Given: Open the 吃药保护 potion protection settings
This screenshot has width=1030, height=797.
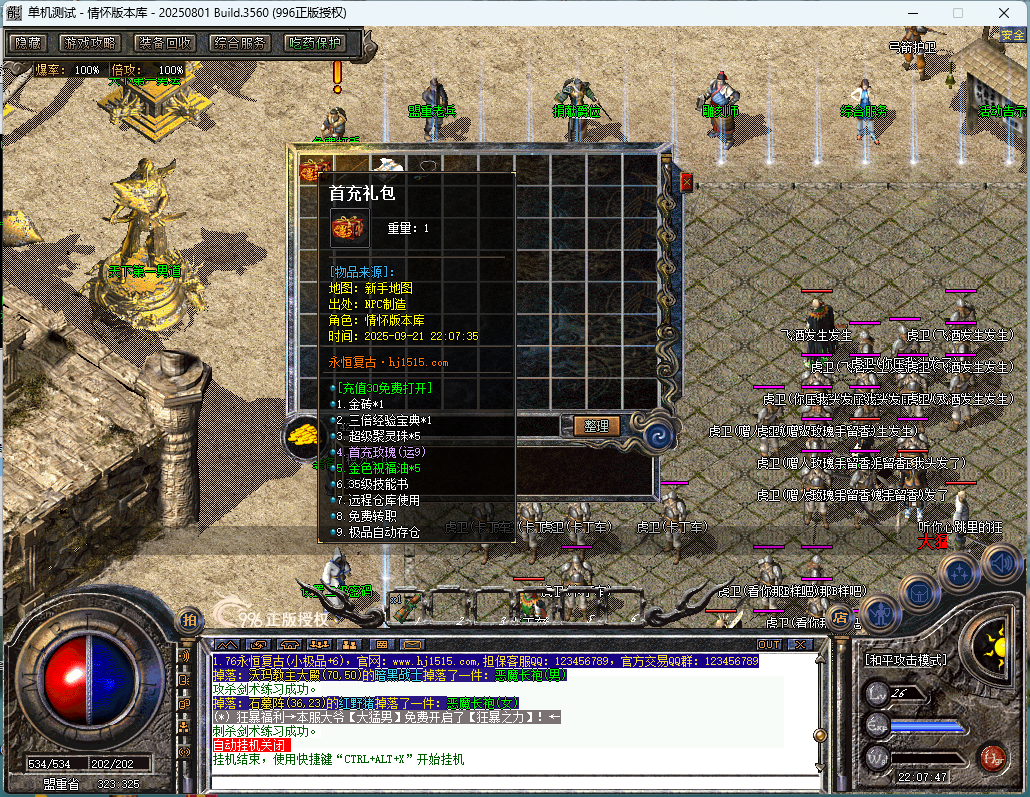Looking at the screenshot, I should [x=314, y=43].
